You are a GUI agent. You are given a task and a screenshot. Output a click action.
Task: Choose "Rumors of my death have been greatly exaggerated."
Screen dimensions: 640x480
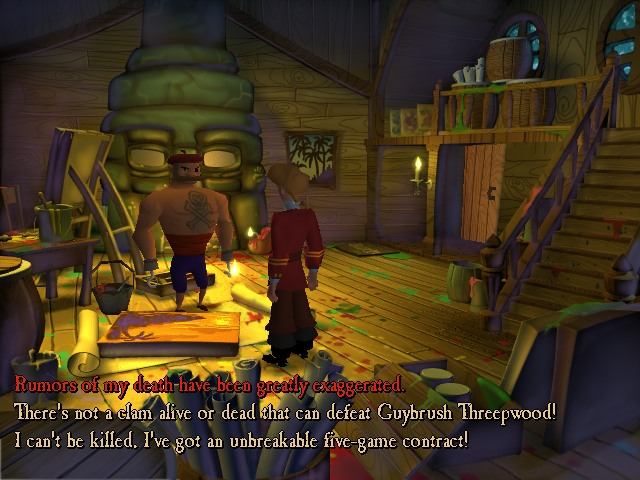[208, 384]
